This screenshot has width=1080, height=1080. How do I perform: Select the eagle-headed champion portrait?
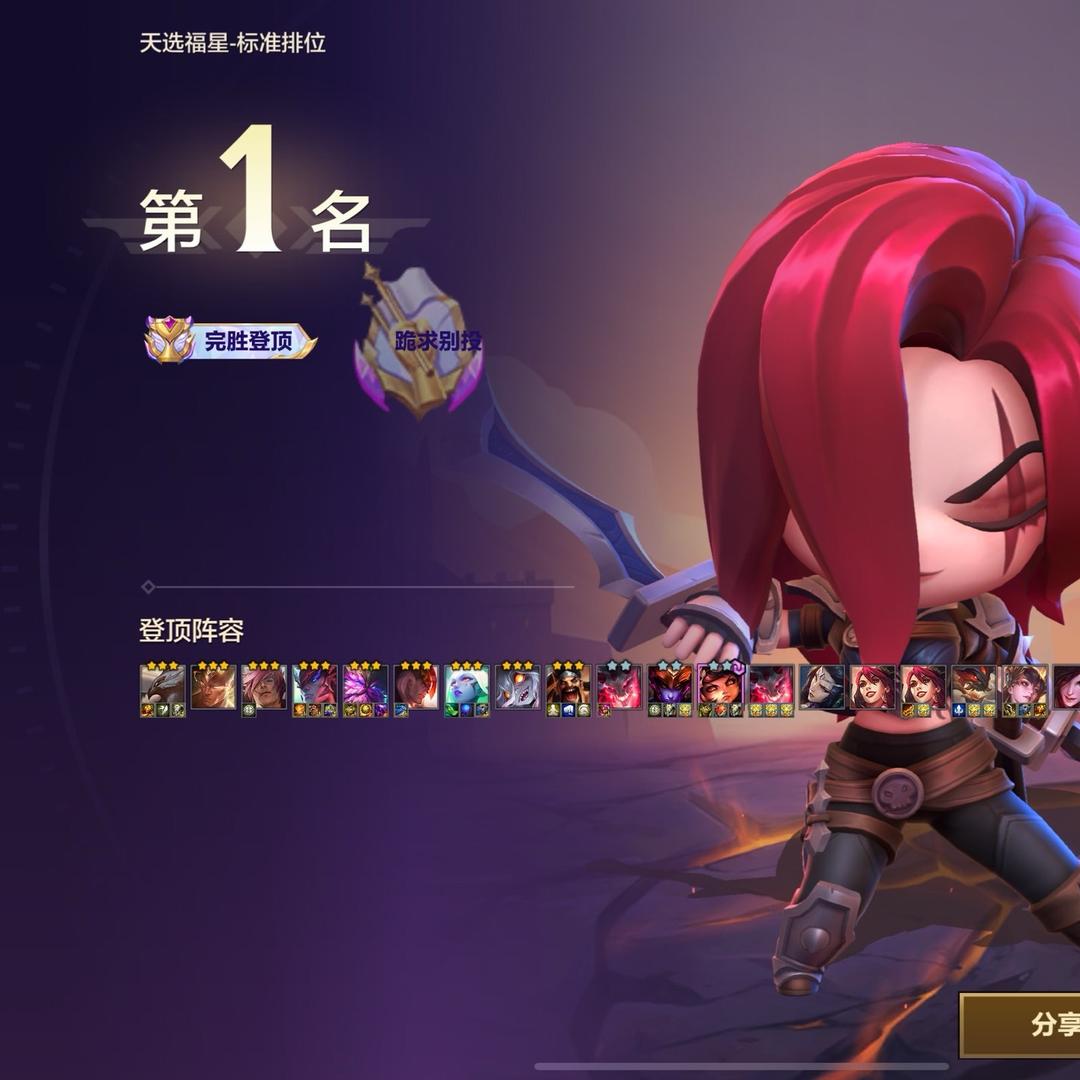coord(162,686)
